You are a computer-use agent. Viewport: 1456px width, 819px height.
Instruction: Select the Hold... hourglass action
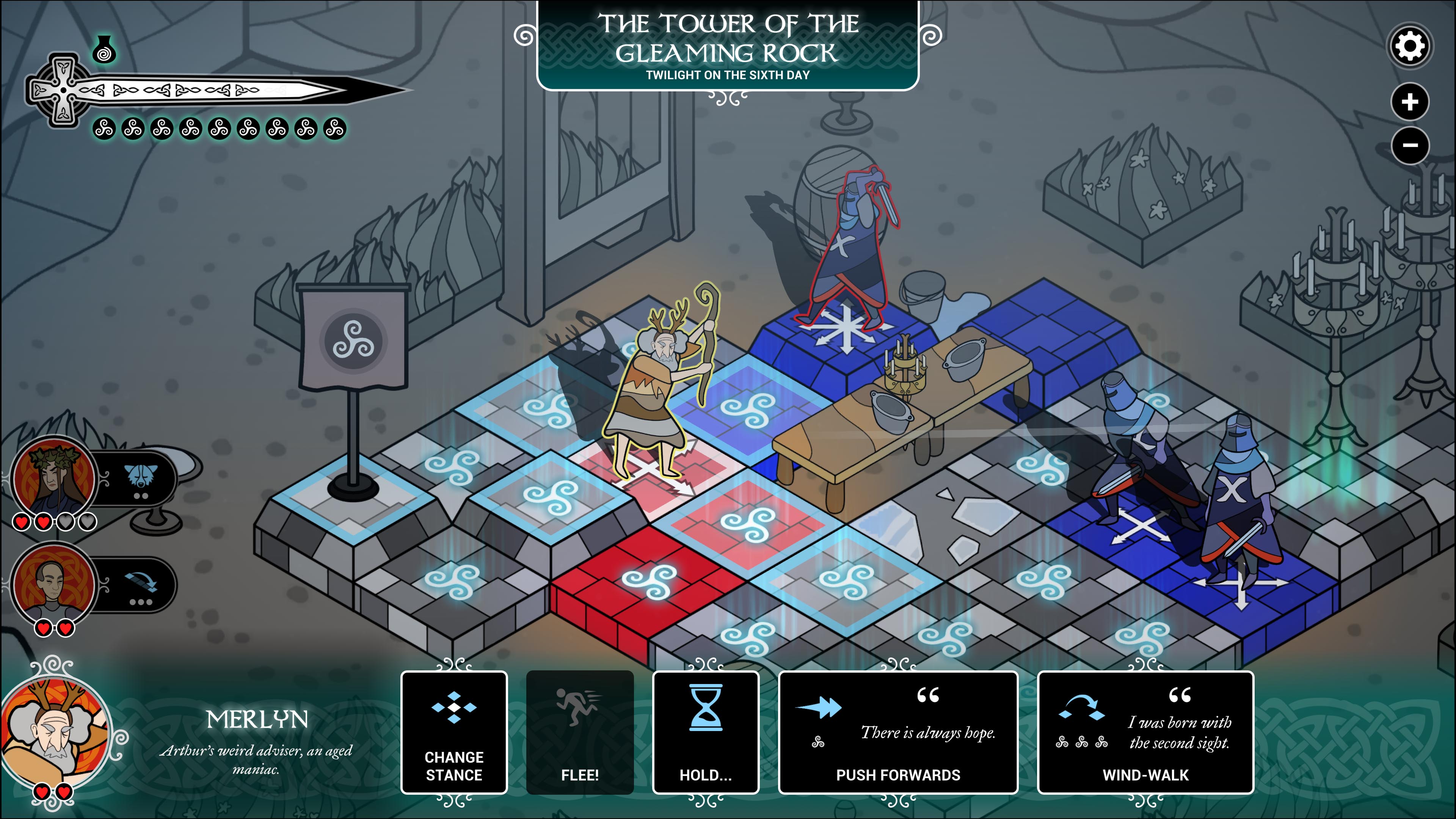(705, 733)
